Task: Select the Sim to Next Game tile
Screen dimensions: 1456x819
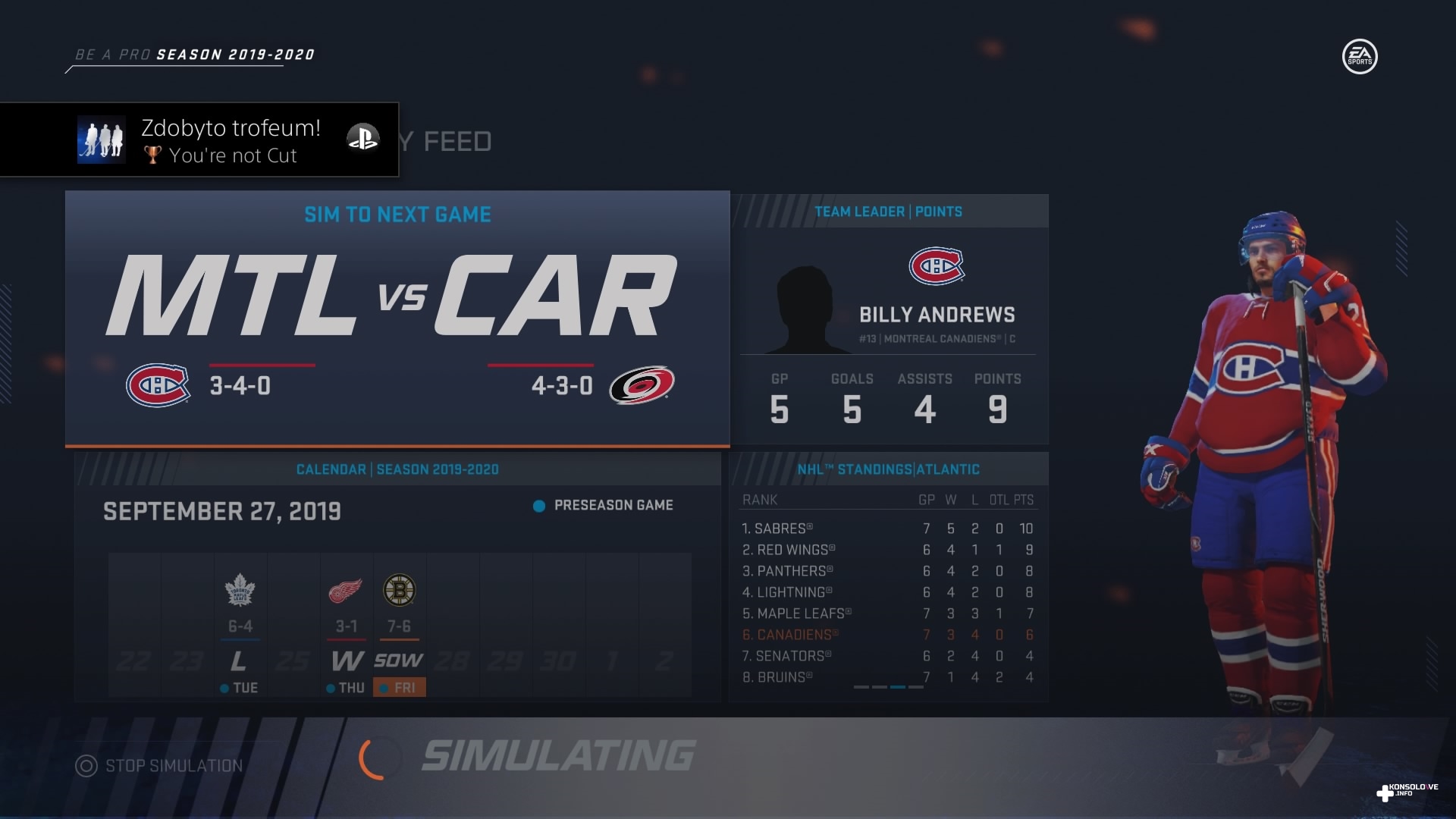Action: 397,318
